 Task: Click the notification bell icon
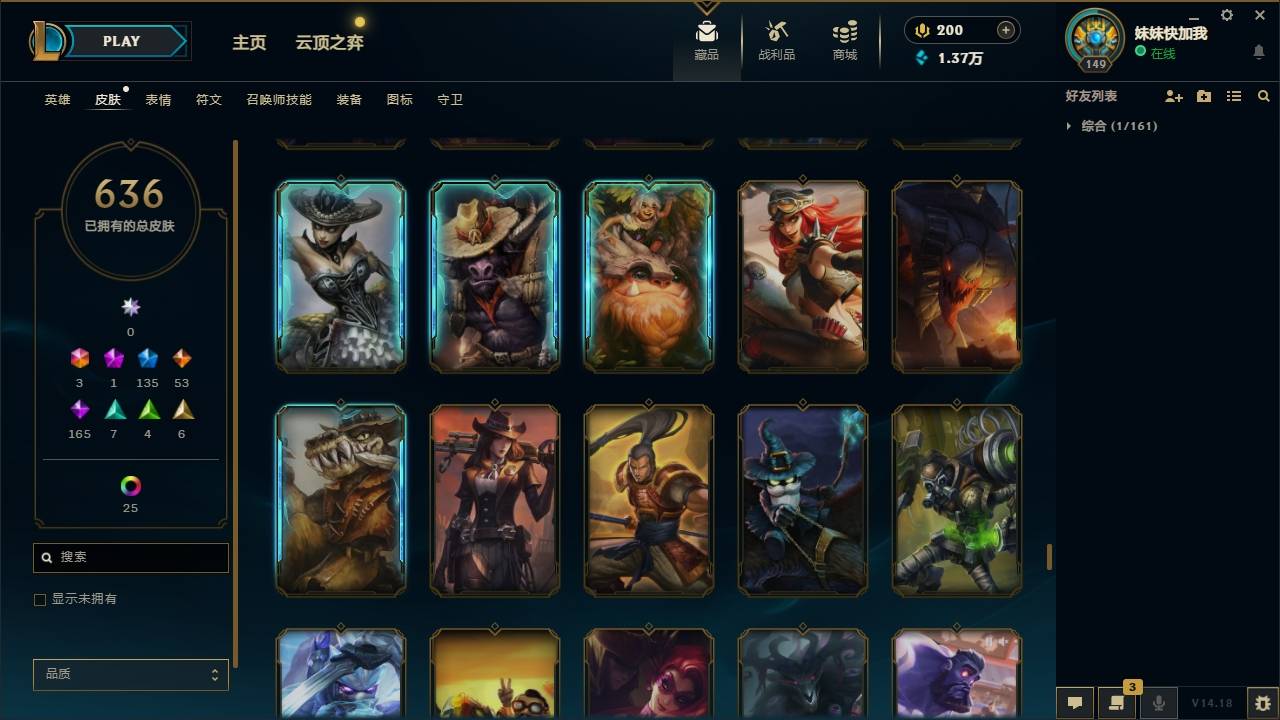pos(1258,52)
